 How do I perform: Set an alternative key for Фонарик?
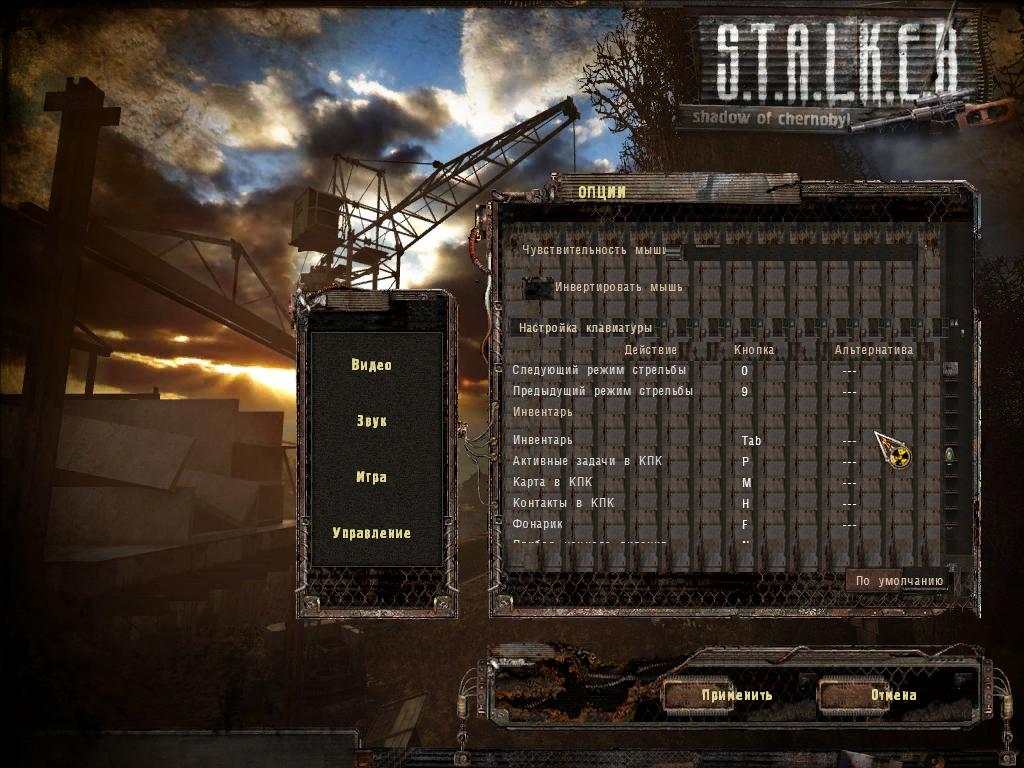click(x=849, y=525)
